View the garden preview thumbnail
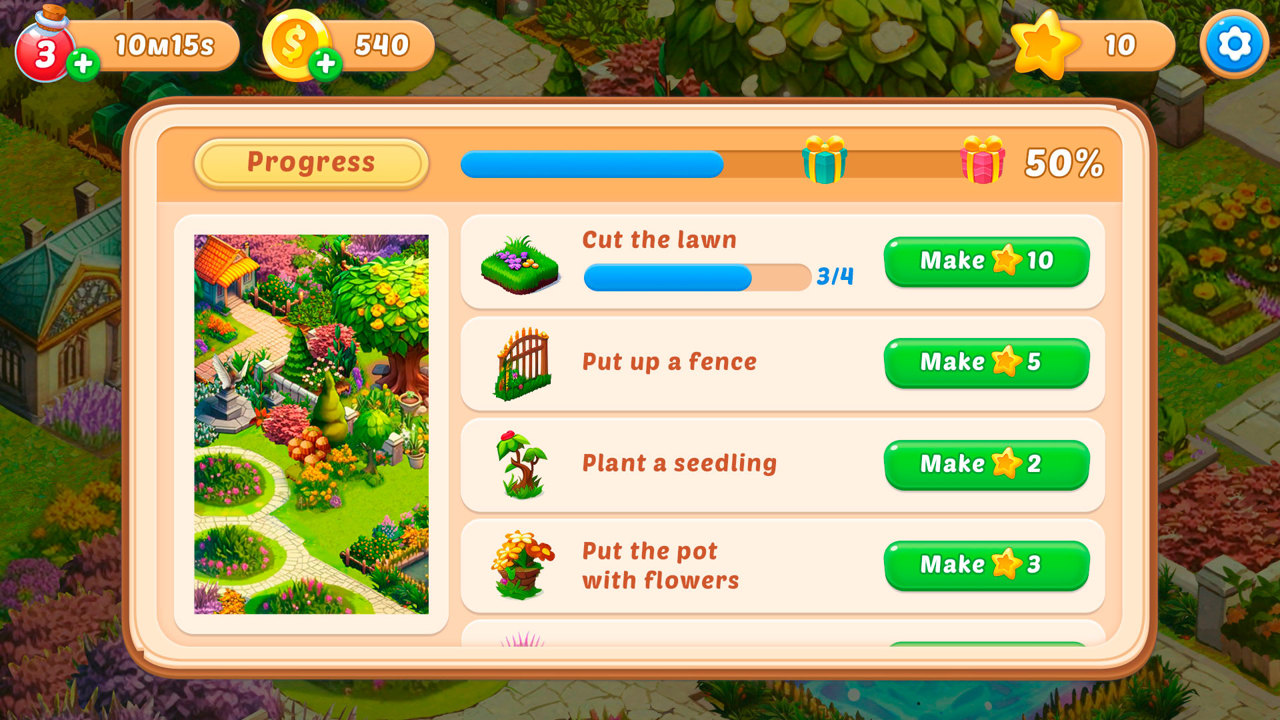Screen dimensions: 1280x720 [x=311, y=424]
